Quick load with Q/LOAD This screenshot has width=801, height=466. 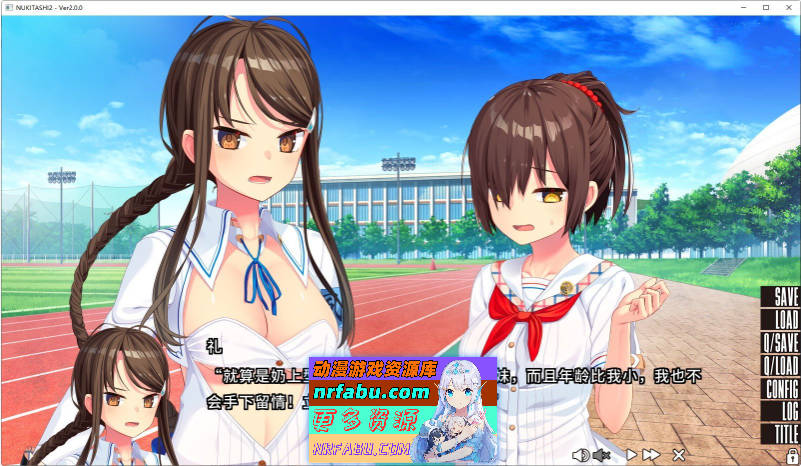(x=781, y=366)
